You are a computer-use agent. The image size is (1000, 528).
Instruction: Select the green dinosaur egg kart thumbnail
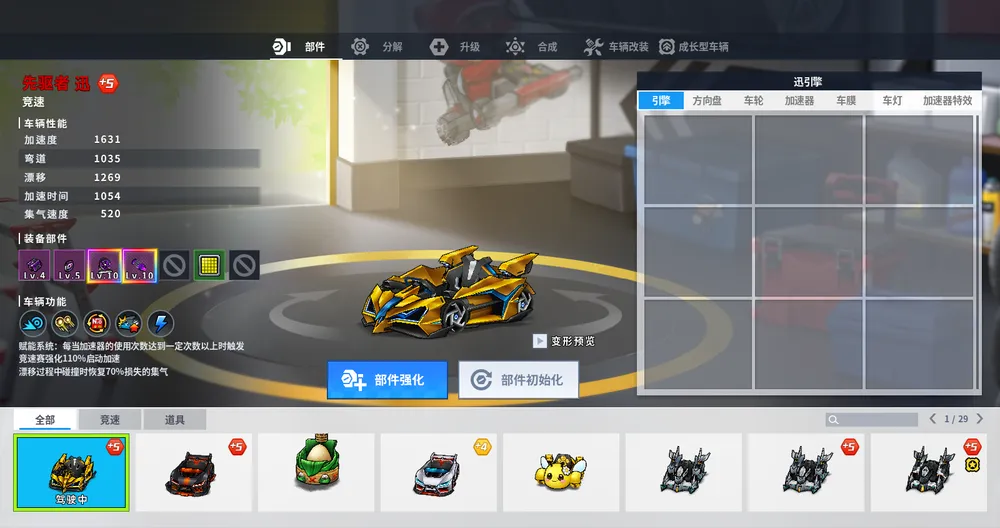[316, 467]
